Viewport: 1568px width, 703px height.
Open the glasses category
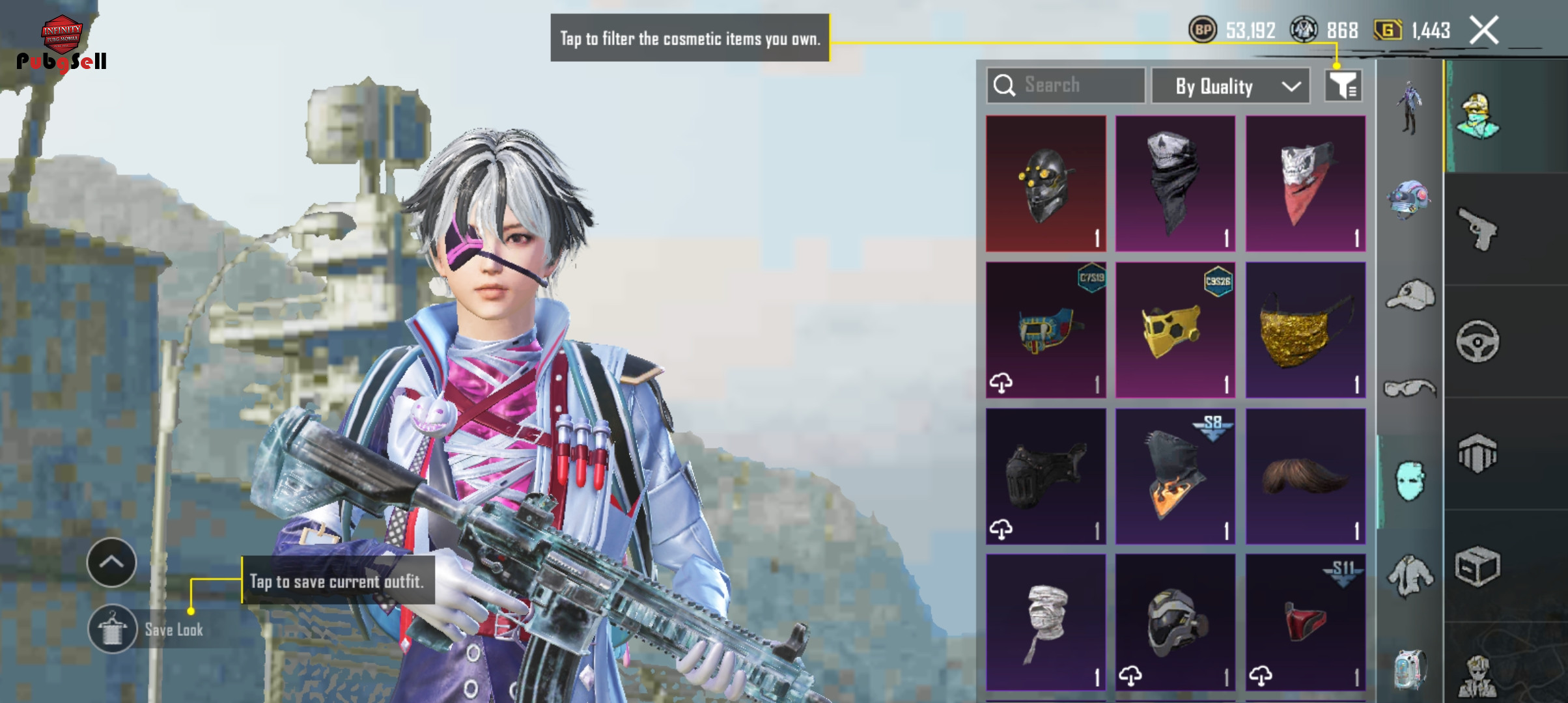[1410, 389]
